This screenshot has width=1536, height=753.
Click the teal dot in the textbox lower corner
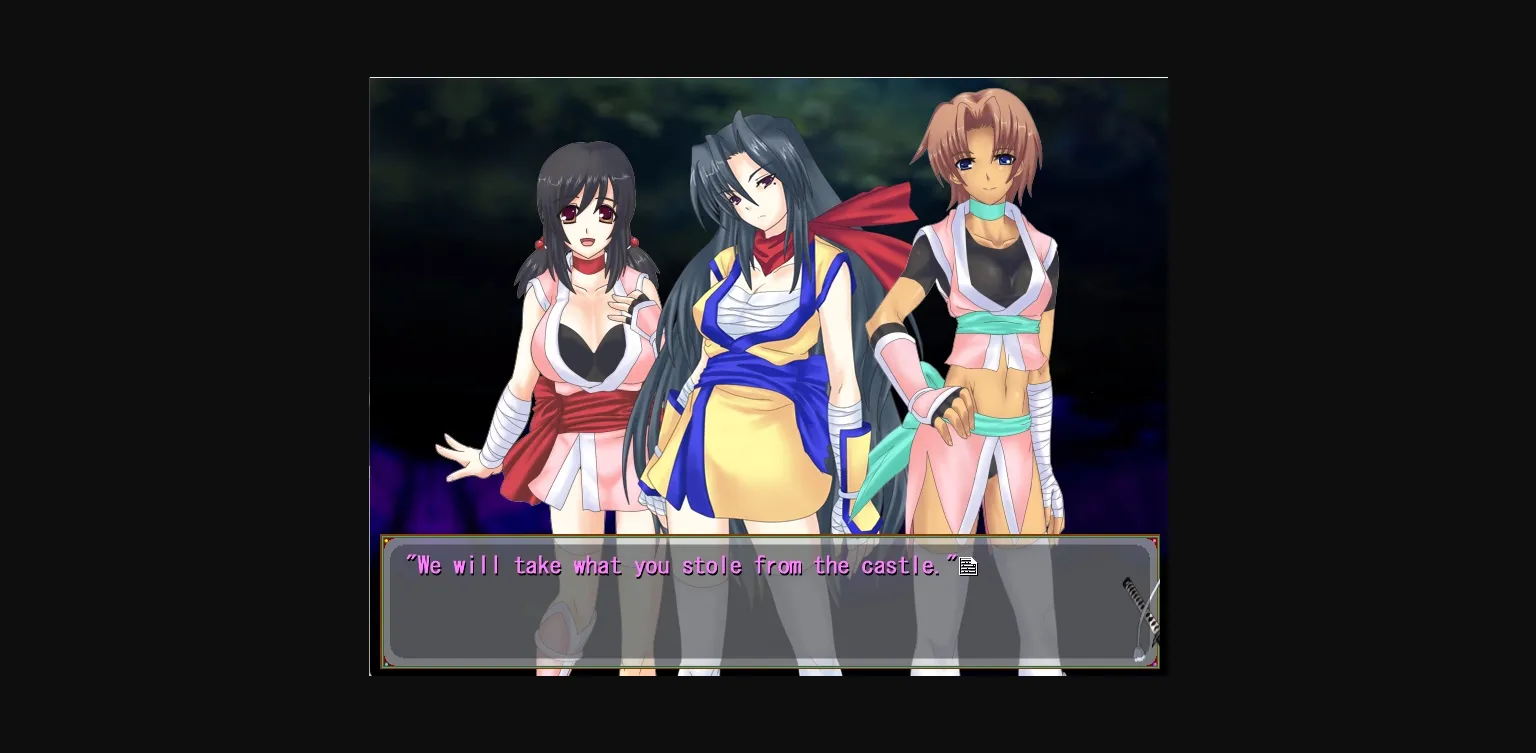(386, 665)
